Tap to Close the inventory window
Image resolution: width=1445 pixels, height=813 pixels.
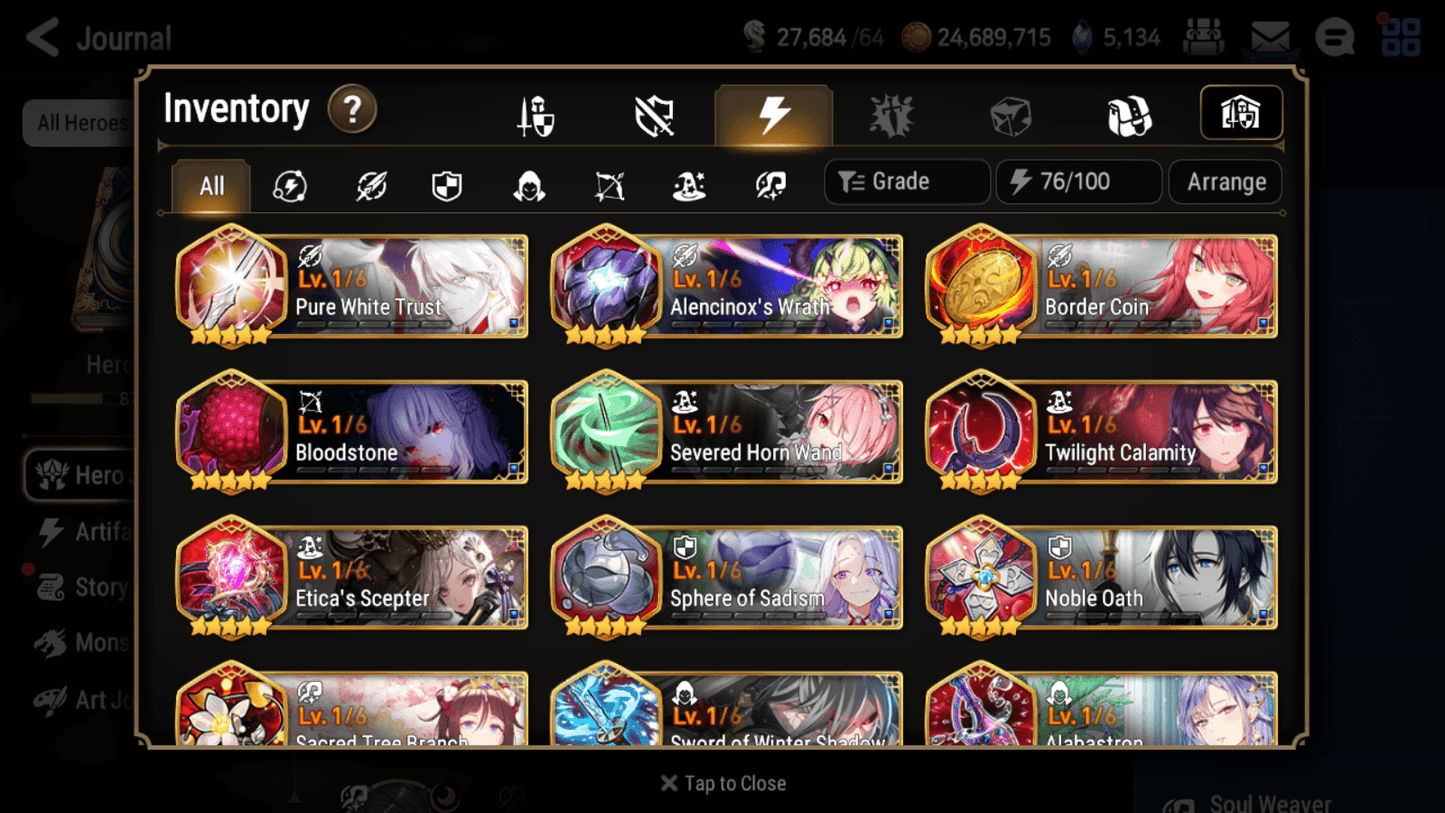pyautogui.click(x=723, y=783)
